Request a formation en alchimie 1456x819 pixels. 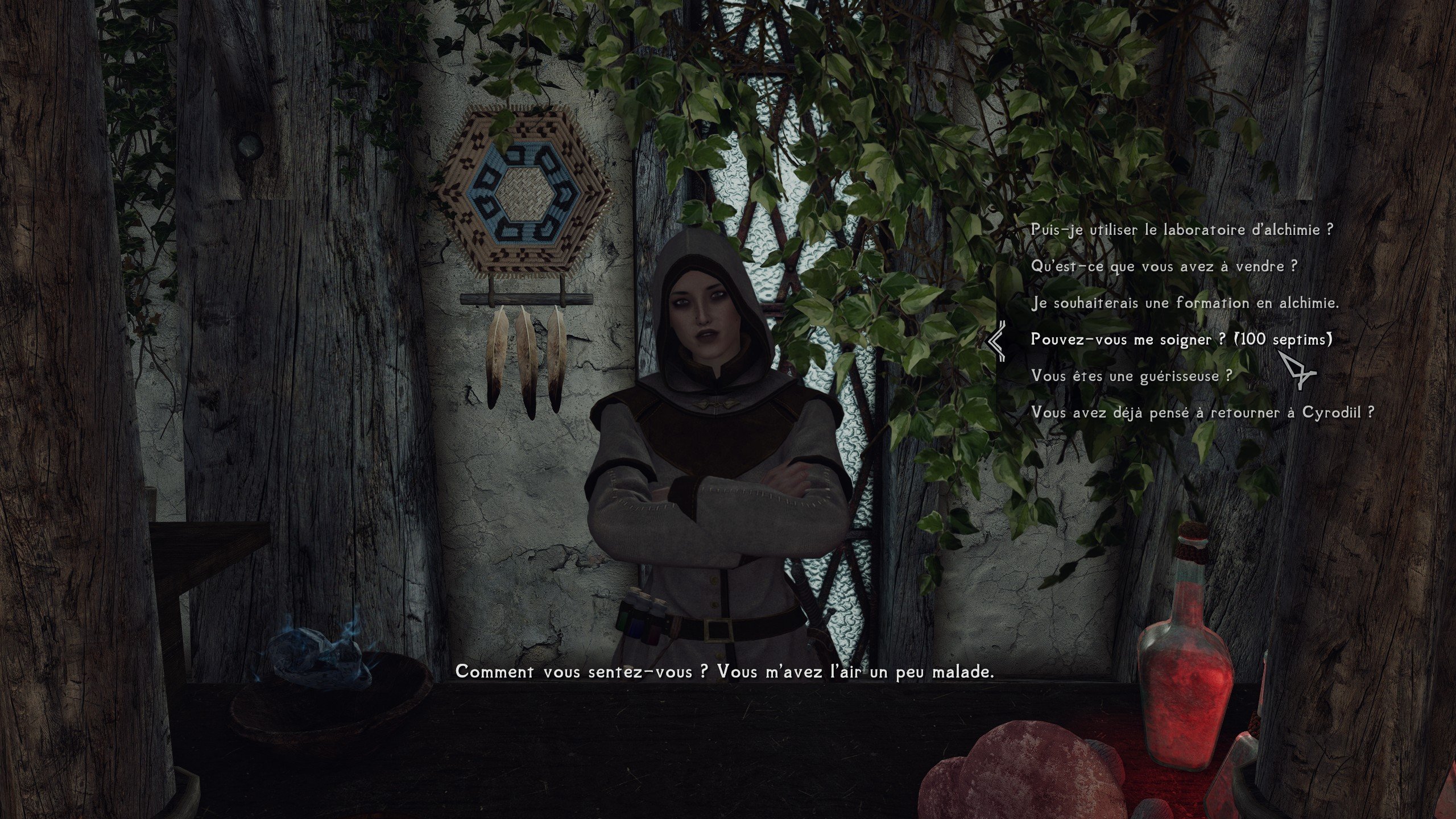click(1185, 303)
